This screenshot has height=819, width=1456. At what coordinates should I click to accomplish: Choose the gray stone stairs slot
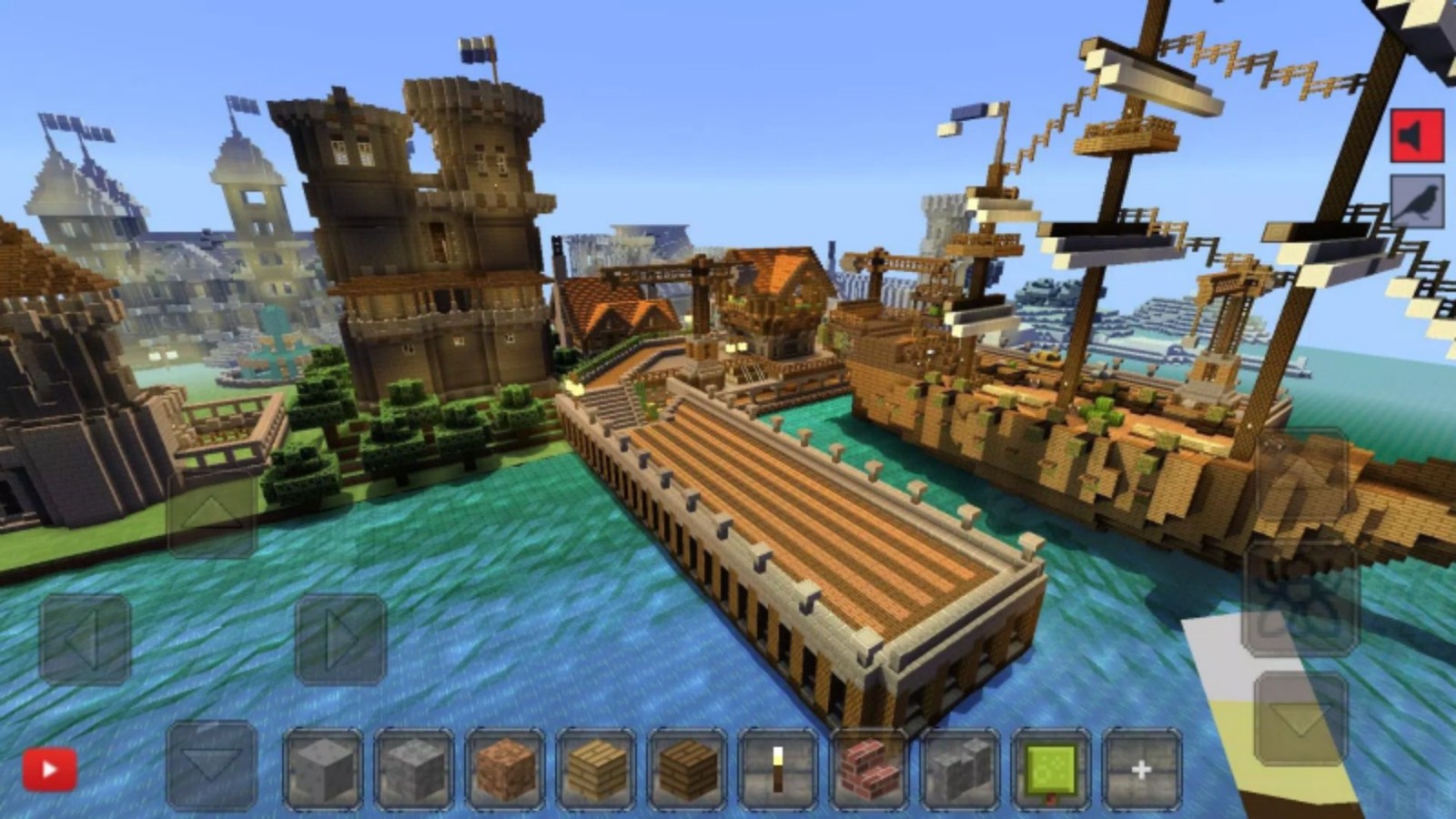960,770
